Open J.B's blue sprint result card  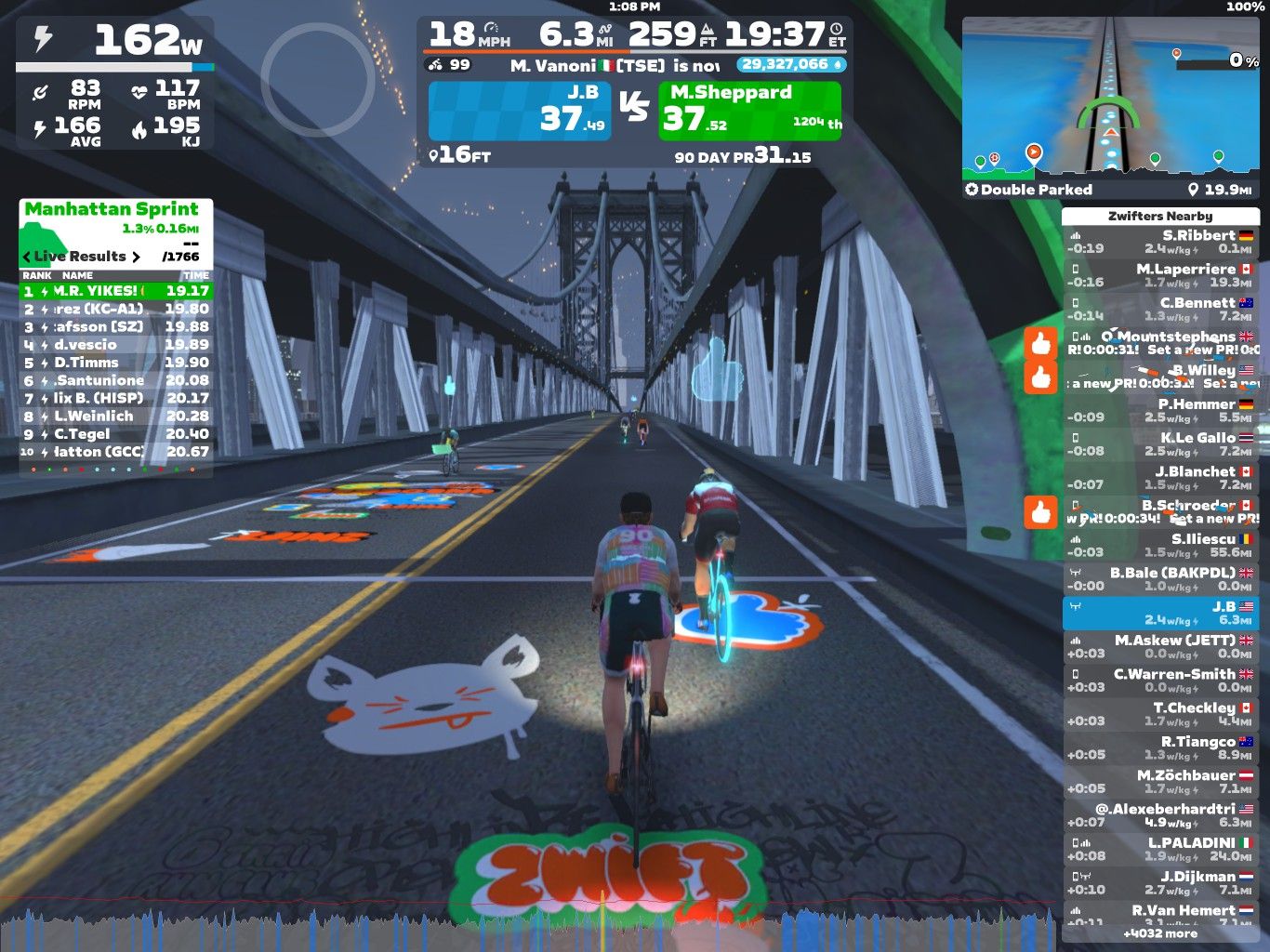tap(521, 108)
